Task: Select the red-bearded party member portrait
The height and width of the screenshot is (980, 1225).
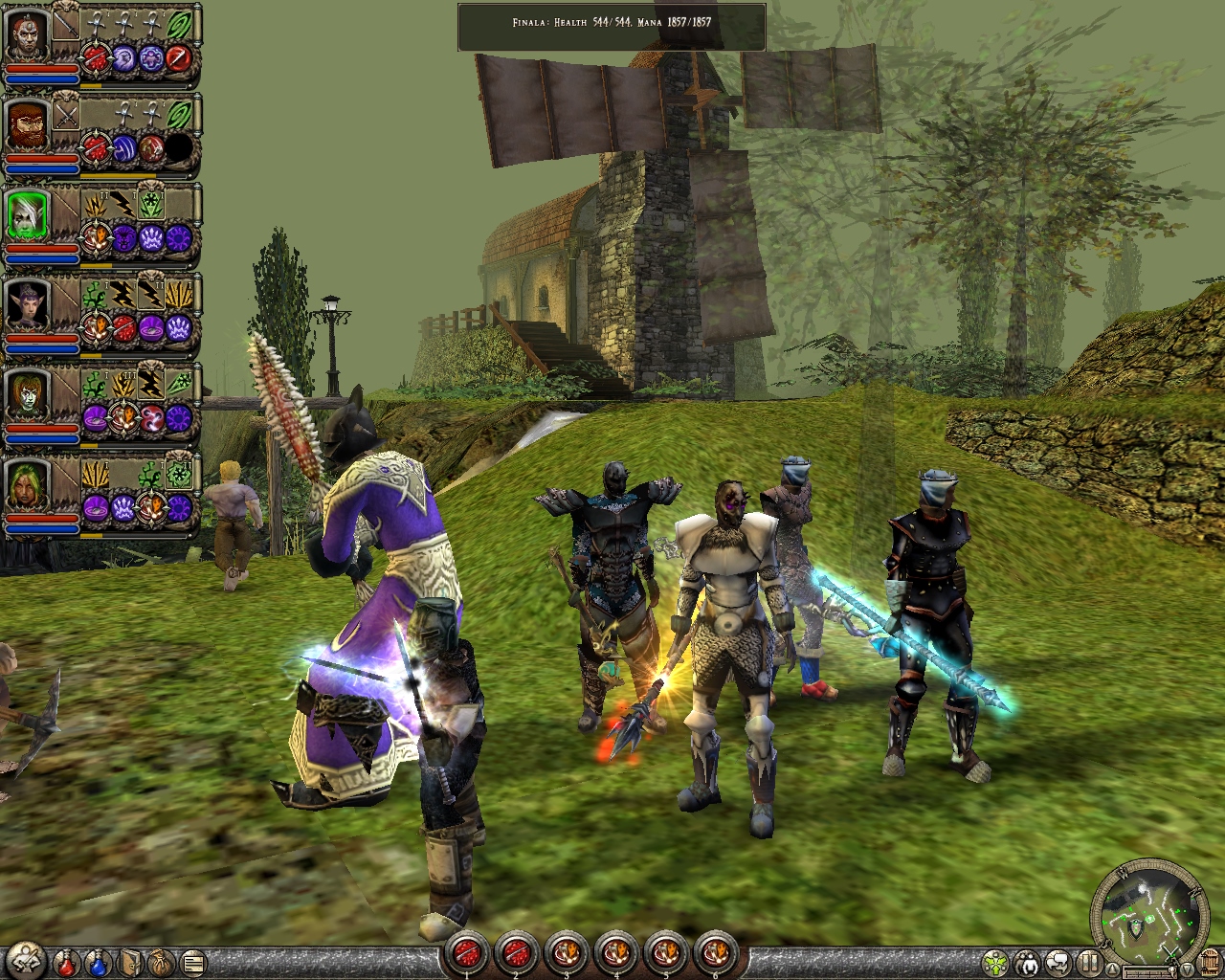Action: (x=27, y=127)
